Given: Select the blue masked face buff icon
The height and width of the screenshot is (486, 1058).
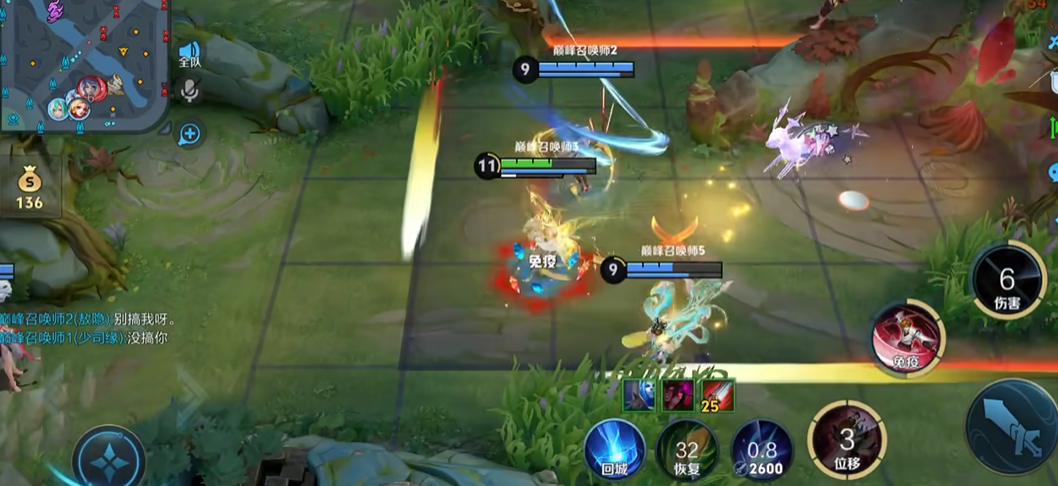Looking at the screenshot, I should (x=639, y=395).
